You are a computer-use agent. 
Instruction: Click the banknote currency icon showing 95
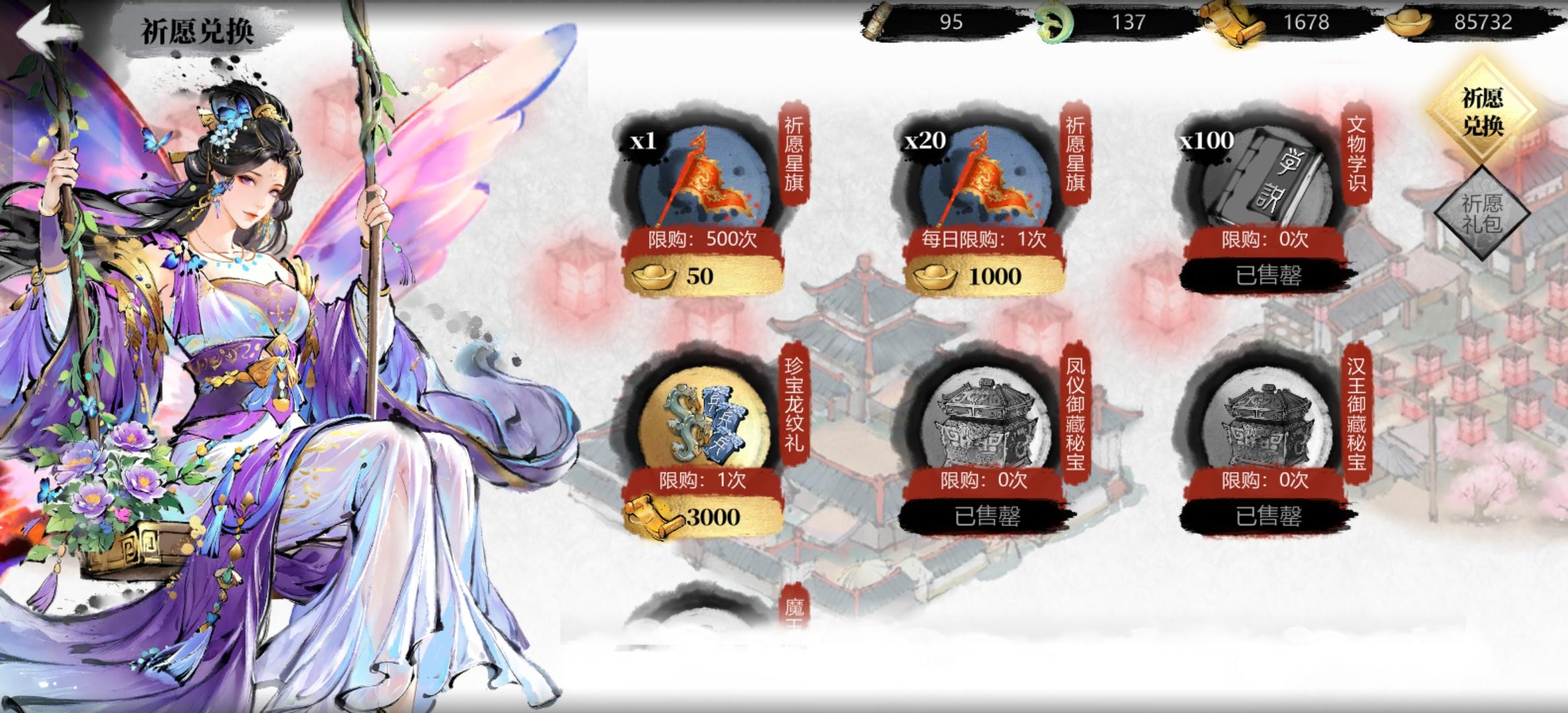coord(878,21)
